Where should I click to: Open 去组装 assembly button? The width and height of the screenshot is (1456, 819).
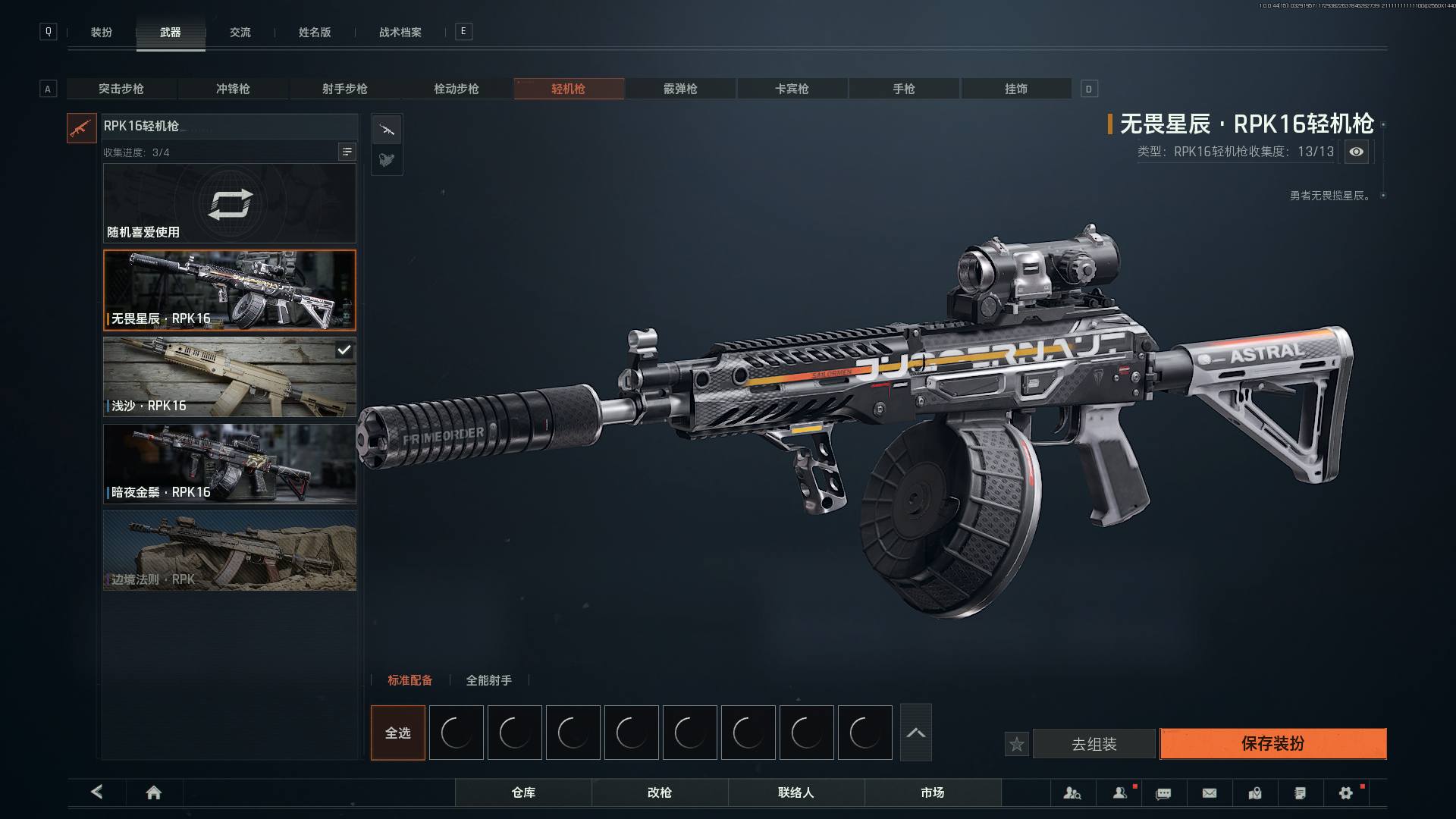tap(1094, 744)
